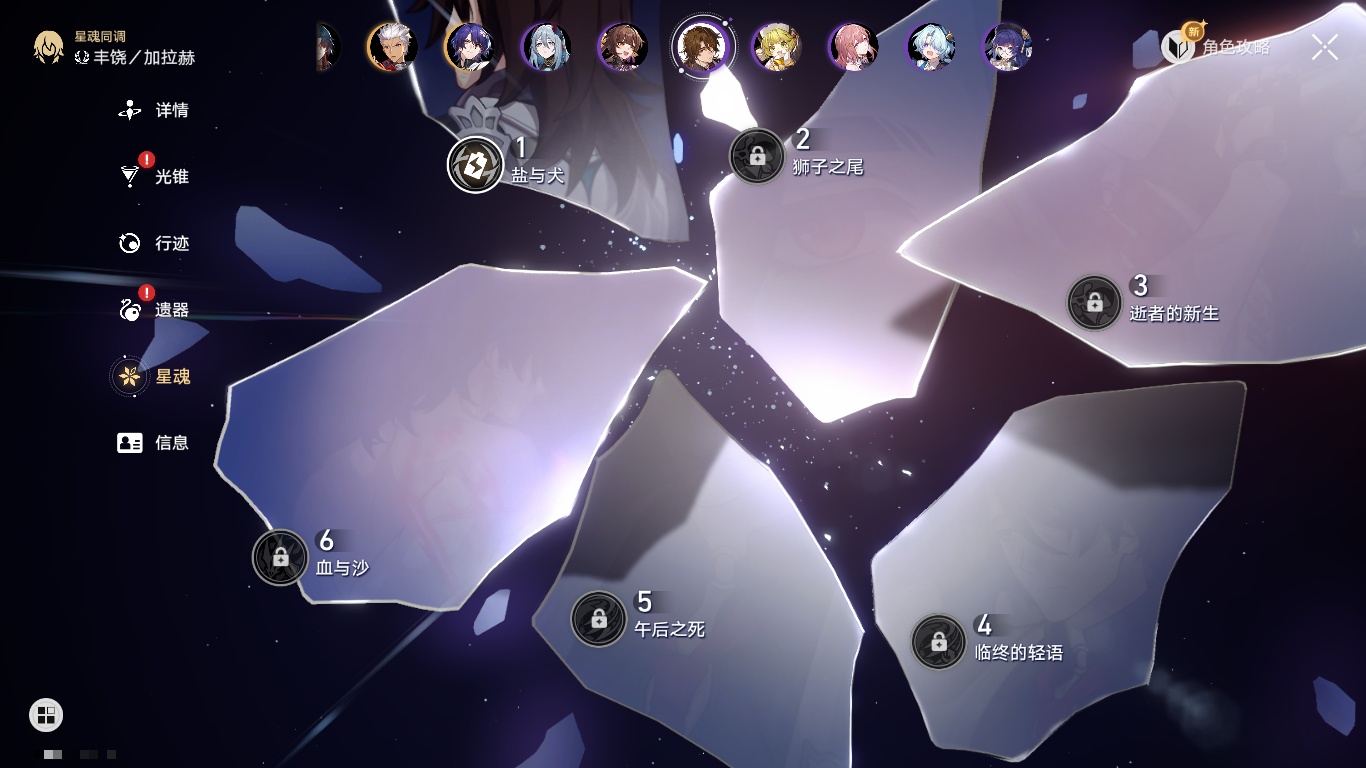Switch to the white-haired character portrait
The width and height of the screenshot is (1366, 768).
pos(392,47)
